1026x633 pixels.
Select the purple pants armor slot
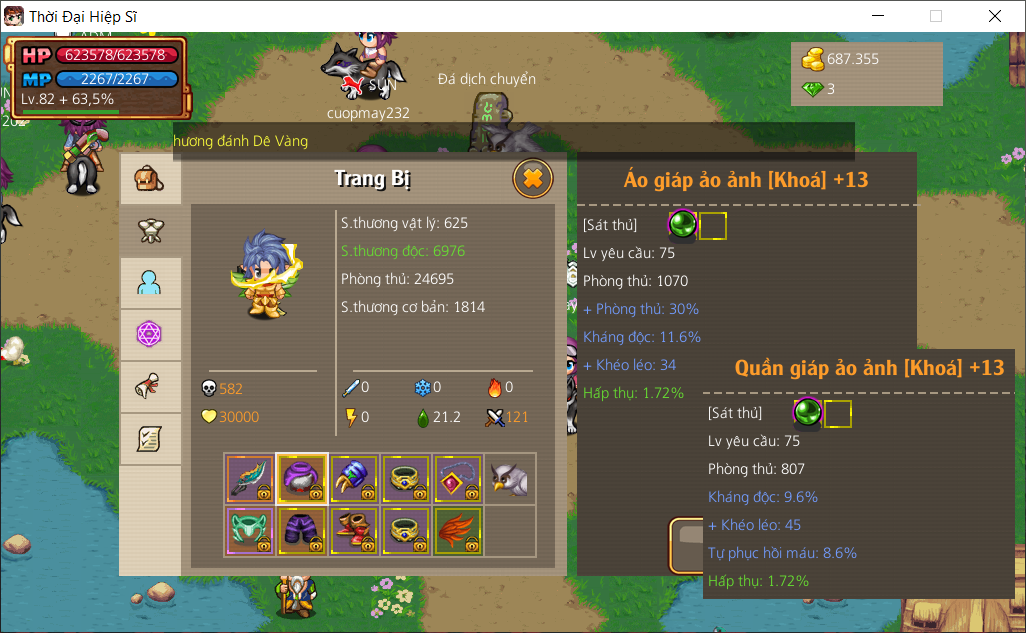pyautogui.click(x=302, y=531)
